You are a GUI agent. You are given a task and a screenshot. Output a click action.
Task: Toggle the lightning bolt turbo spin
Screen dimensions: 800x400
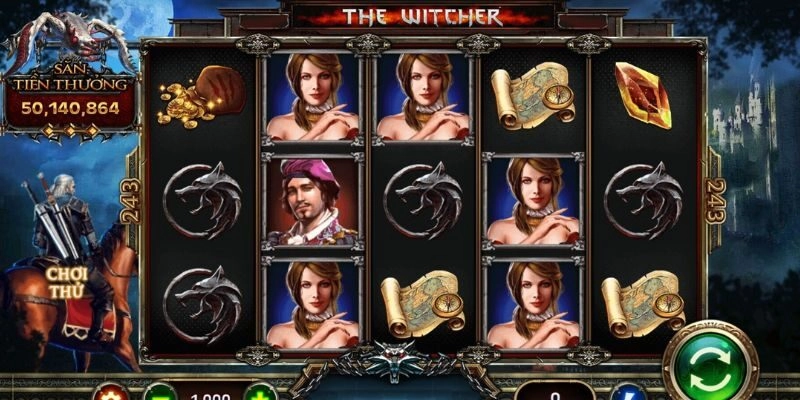(626, 393)
